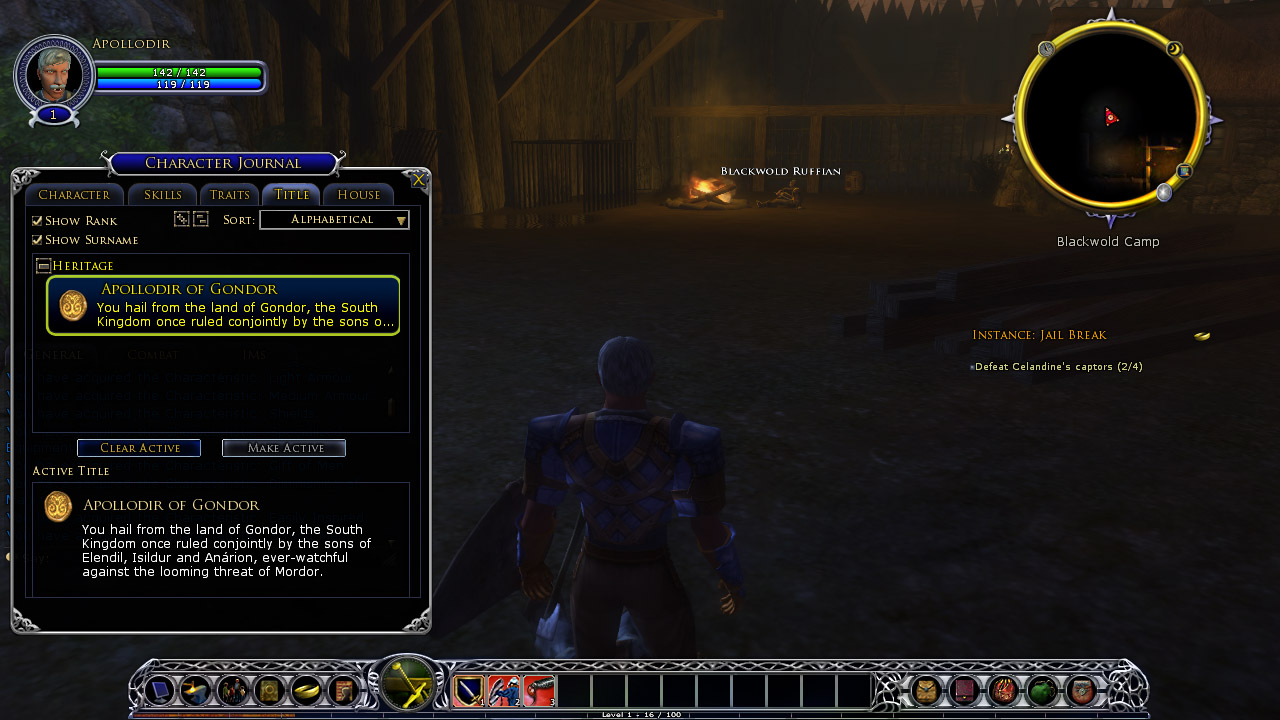The image size is (1280, 720).
Task: Use the axe warrior skill in slot 2
Action: tap(504, 691)
